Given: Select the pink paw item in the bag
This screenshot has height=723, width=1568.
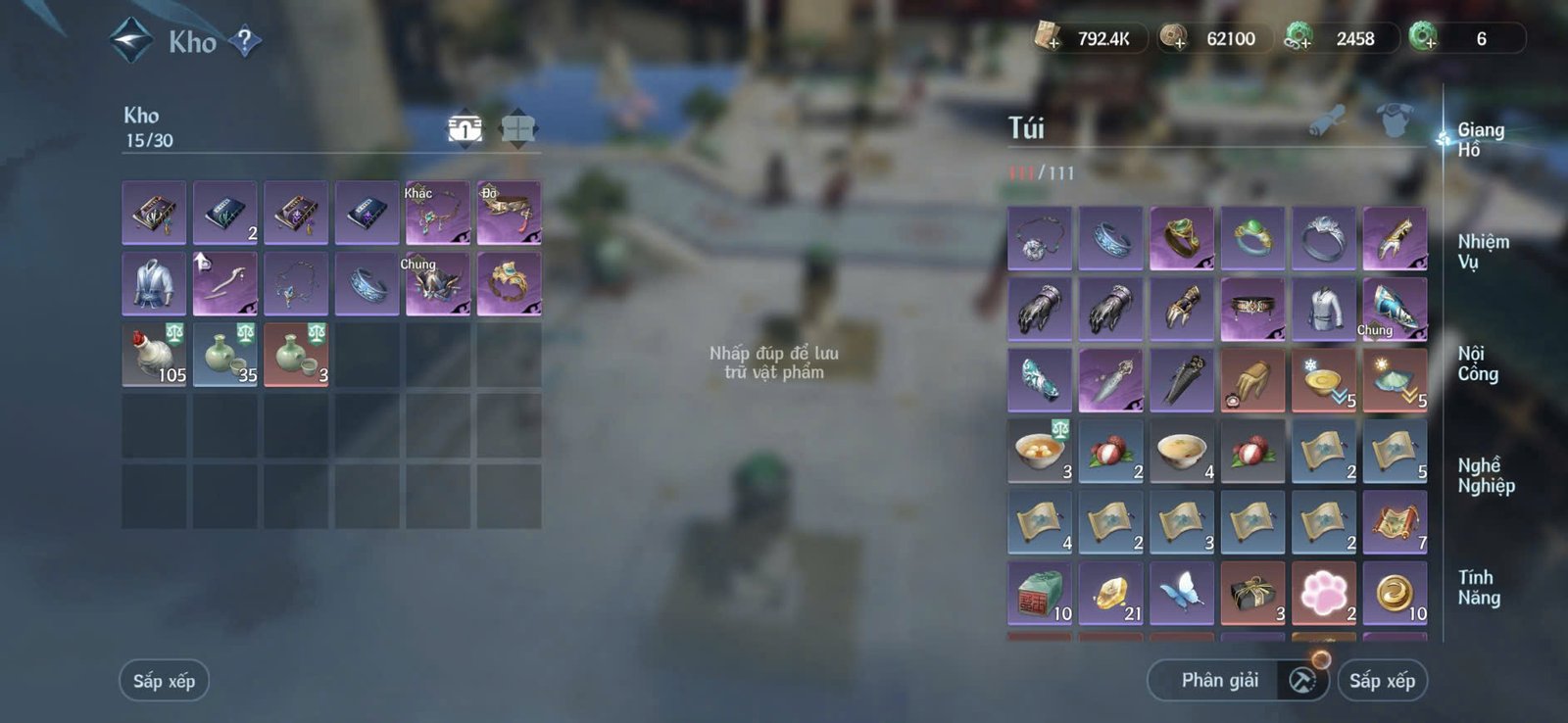Looking at the screenshot, I should click(x=1325, y=593).
